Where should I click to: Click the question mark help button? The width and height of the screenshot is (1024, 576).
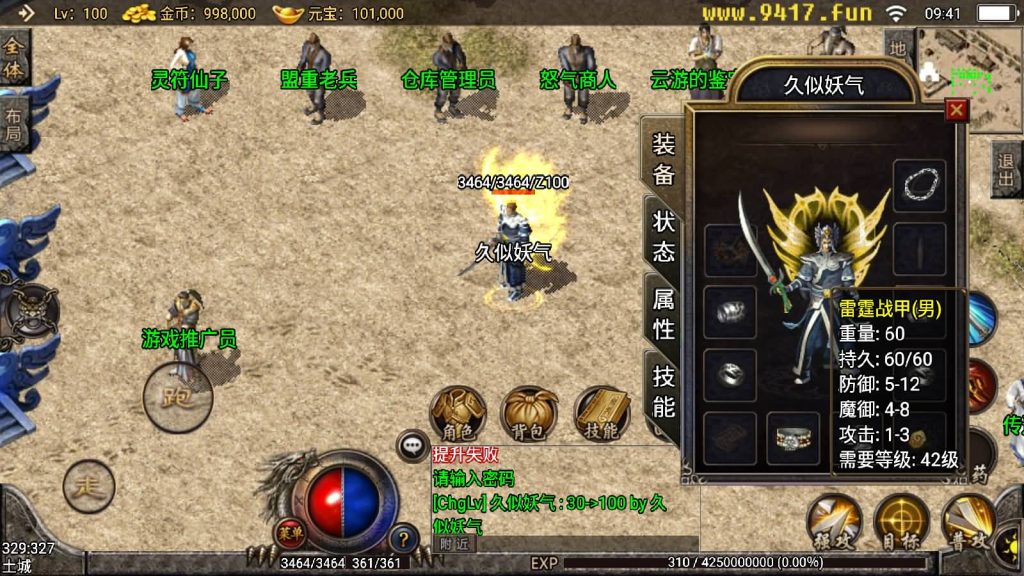coord(403,537)
